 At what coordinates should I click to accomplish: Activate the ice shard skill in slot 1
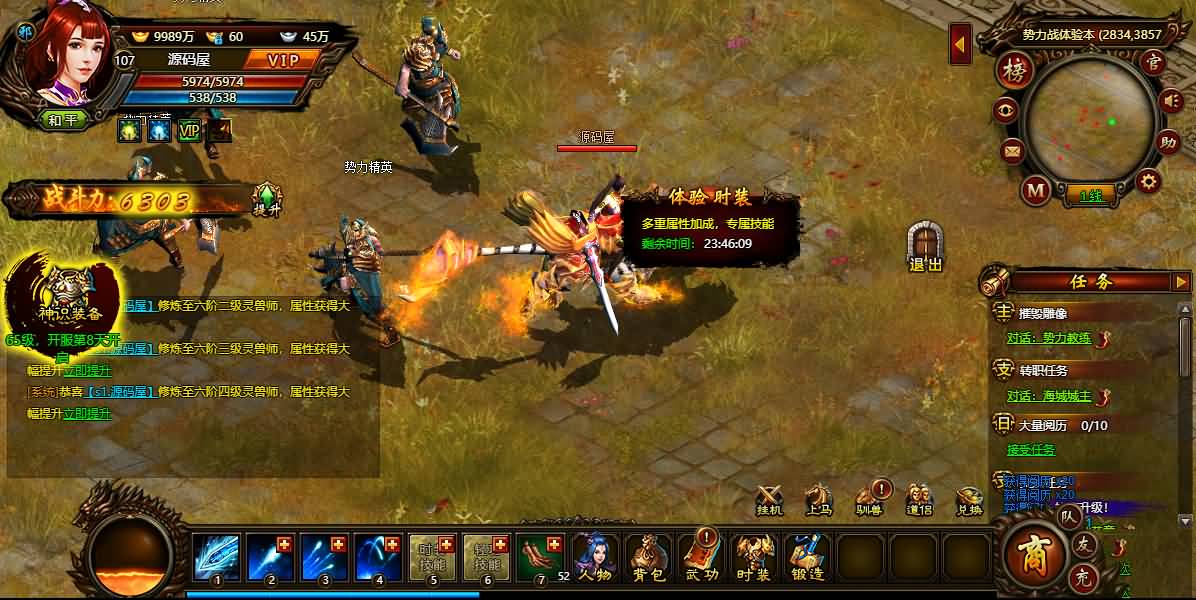tap(217, 557)
